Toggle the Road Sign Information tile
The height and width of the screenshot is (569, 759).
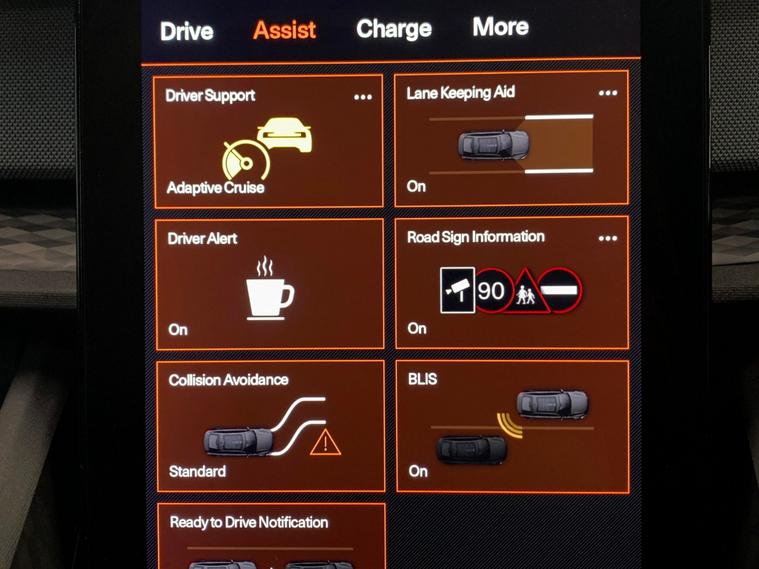point(511,291)
